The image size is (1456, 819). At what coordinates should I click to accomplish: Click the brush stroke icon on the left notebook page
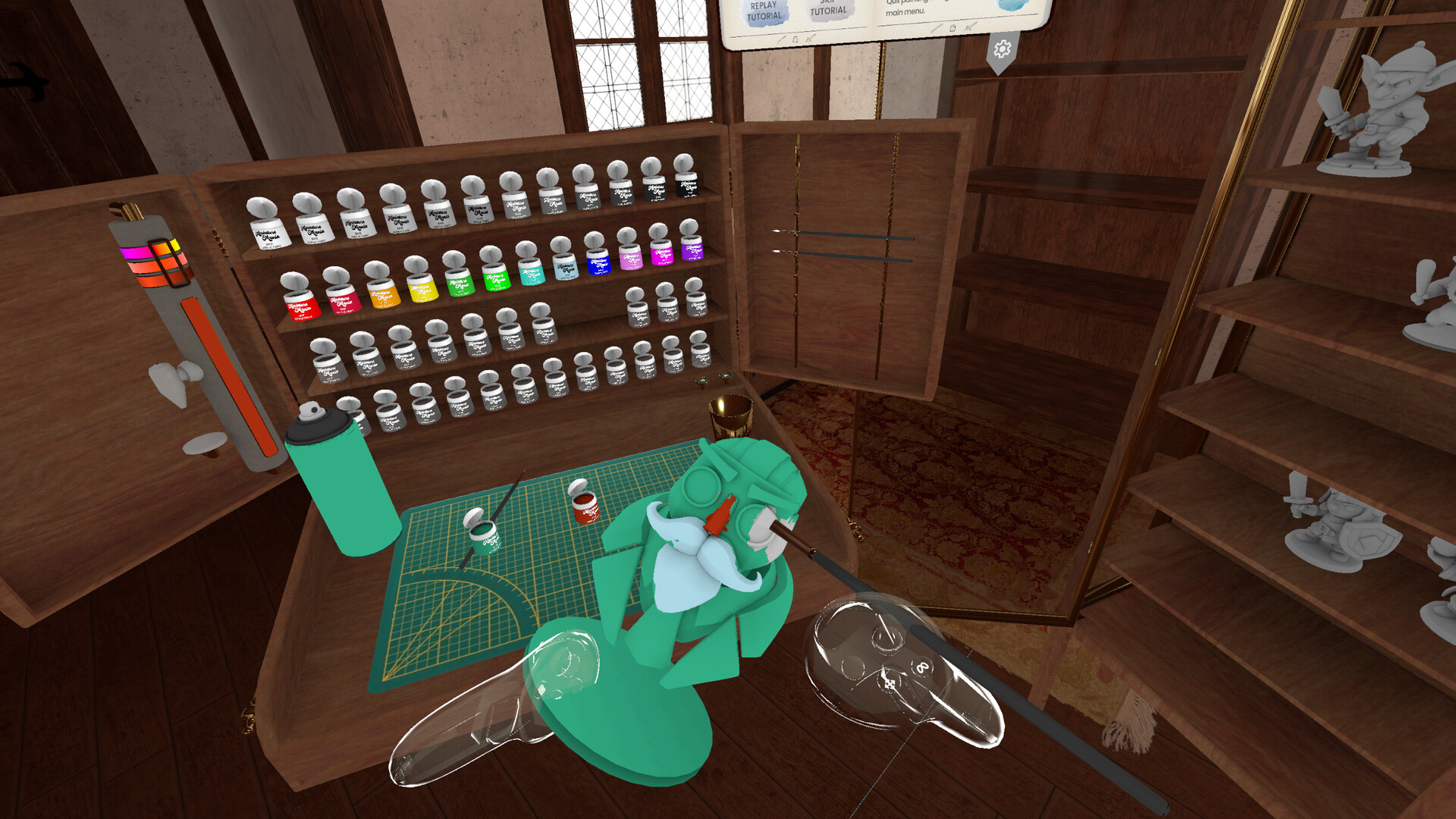(x=781, y=38)
